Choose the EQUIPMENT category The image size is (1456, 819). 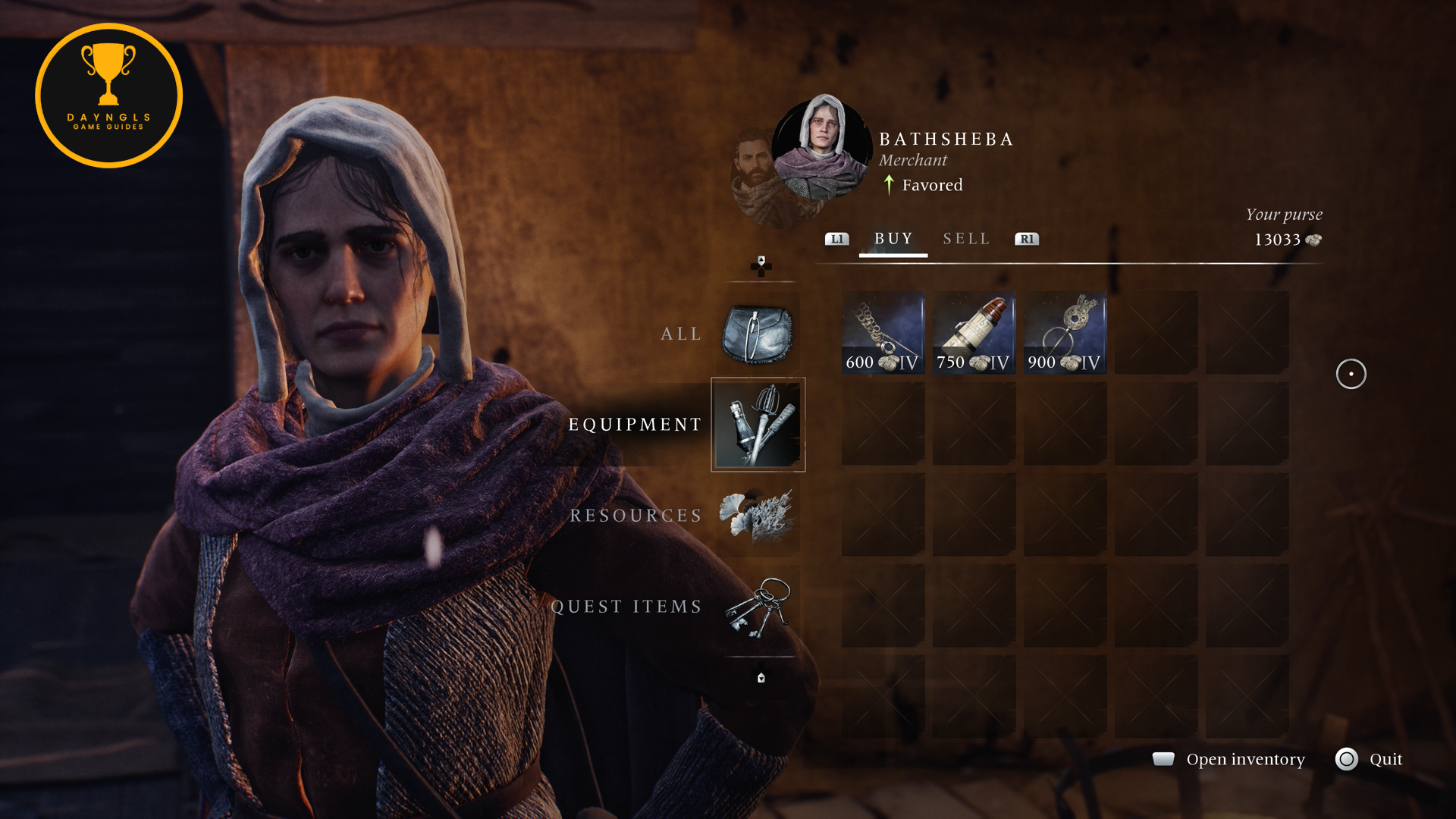[x=758, y=425]
